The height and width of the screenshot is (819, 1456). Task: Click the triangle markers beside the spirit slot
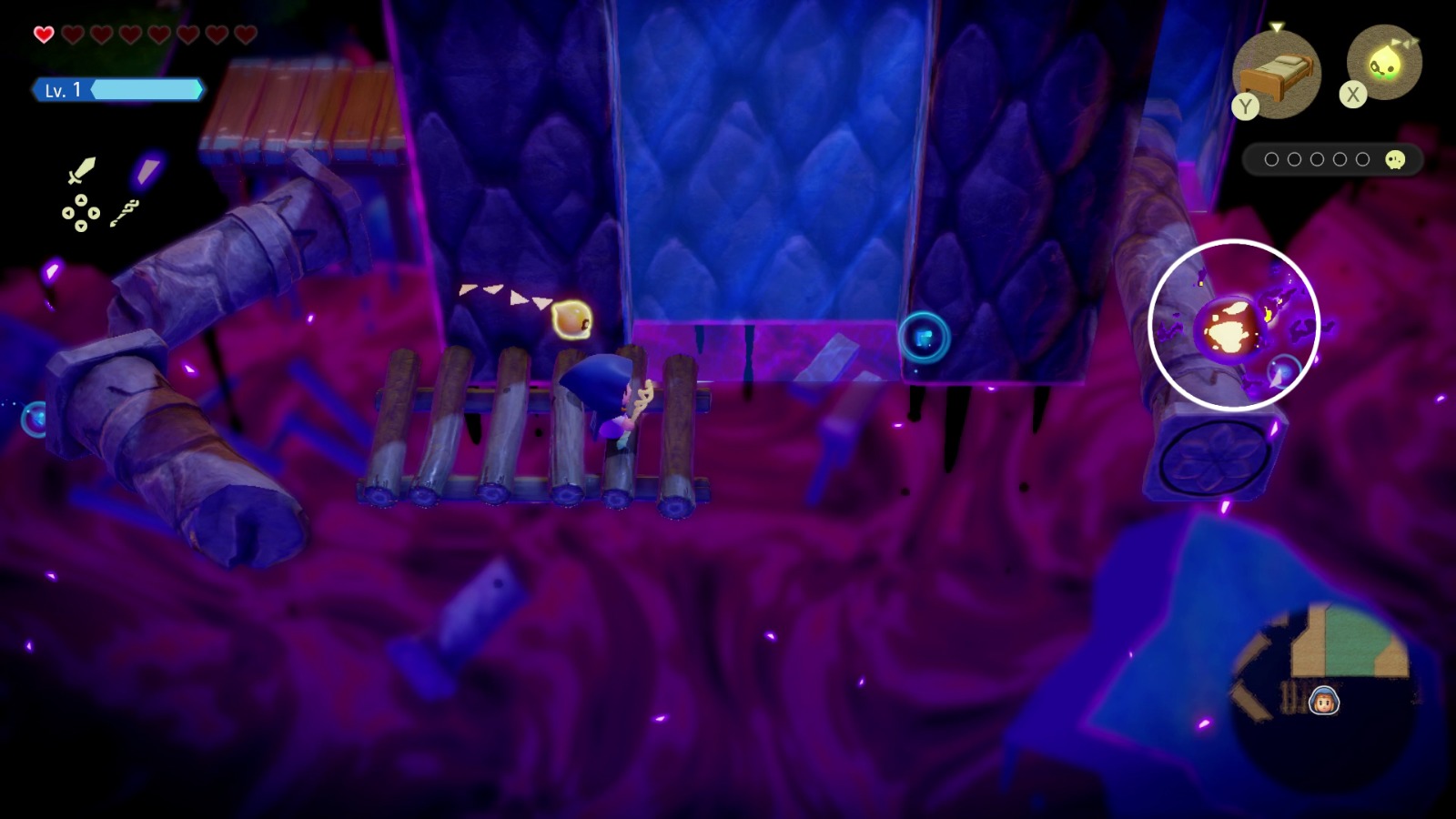tap(1406, 40)
